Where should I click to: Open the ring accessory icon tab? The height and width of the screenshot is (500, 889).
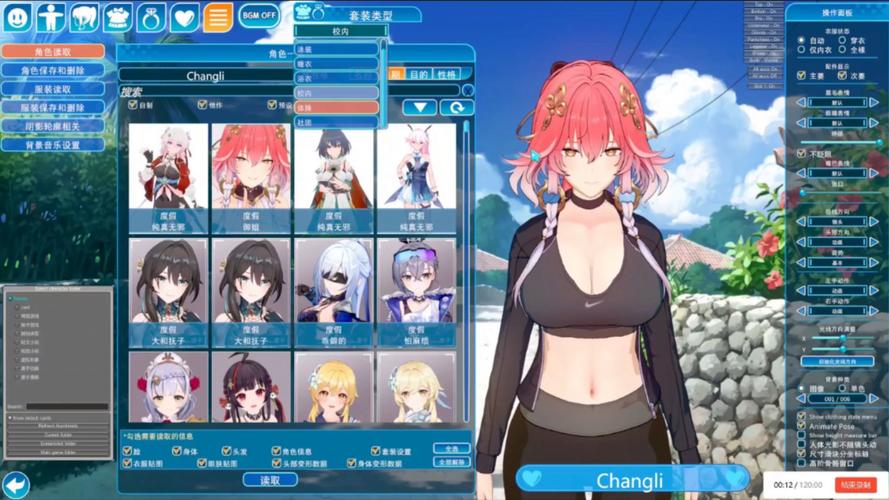click(151, 17)
